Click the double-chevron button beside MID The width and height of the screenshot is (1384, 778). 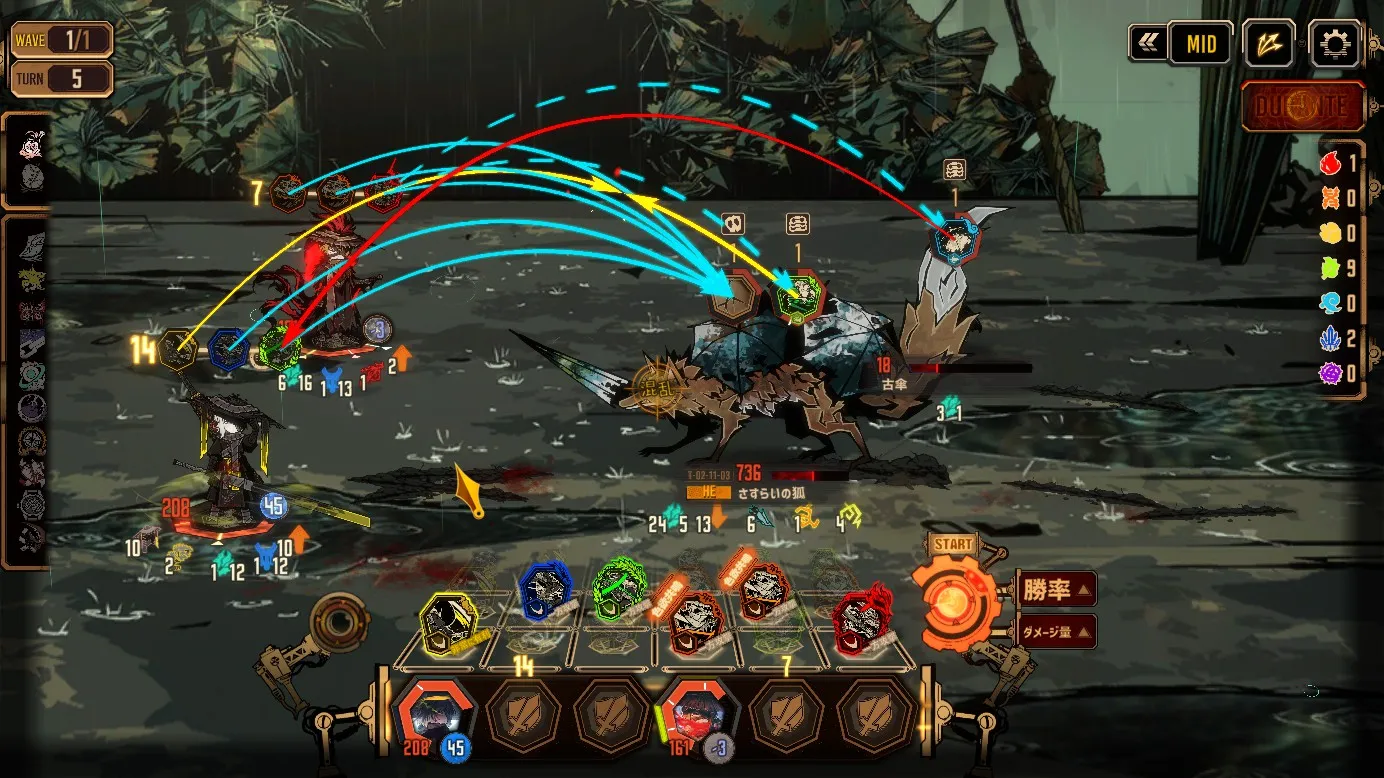(1146, 44)
